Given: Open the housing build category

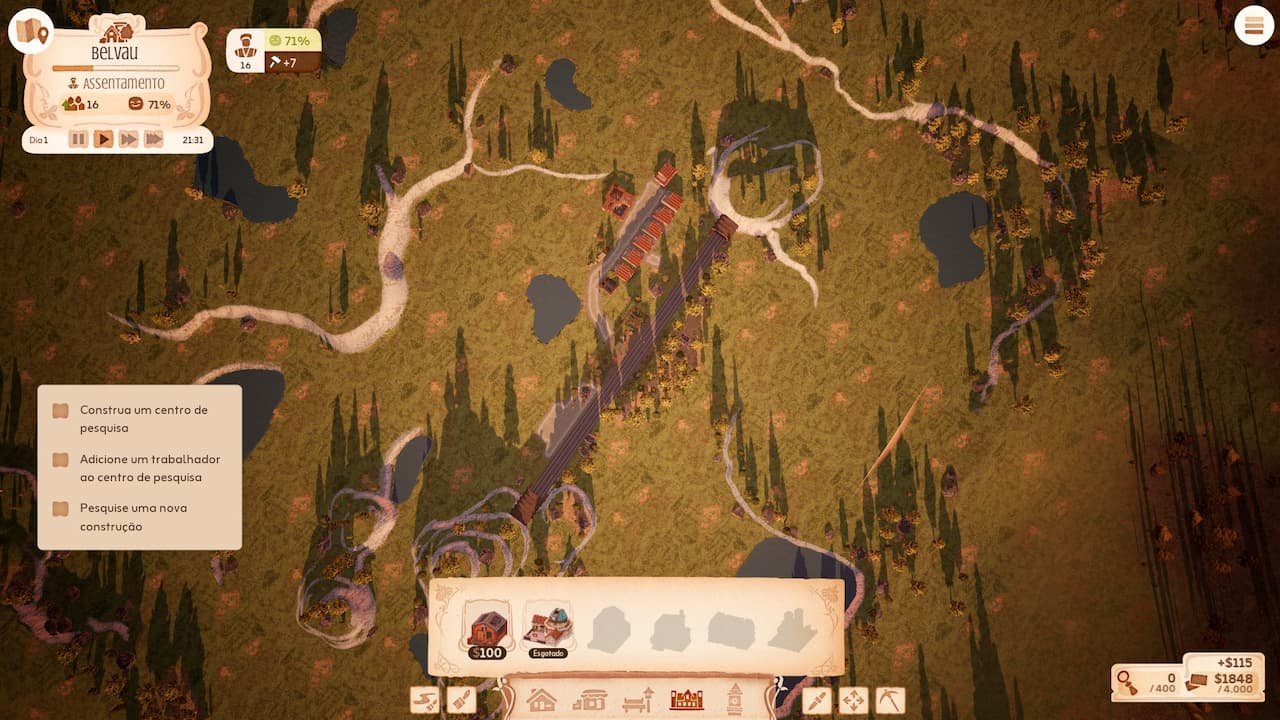Looking at the screenshot, I should coord(541,700).
